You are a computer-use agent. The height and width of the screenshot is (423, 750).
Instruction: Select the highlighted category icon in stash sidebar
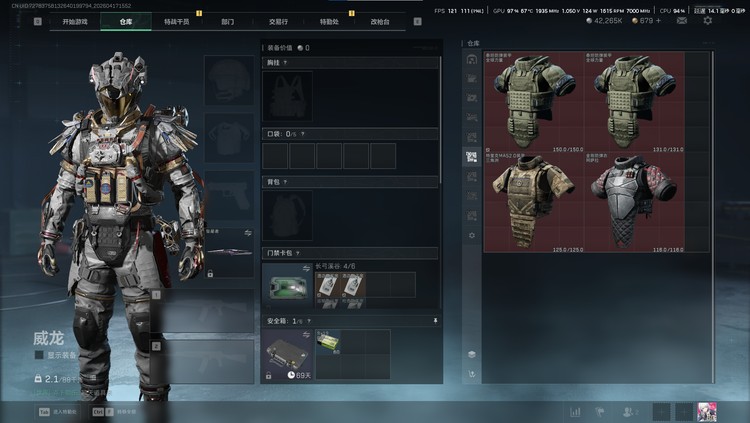[471, 157]
